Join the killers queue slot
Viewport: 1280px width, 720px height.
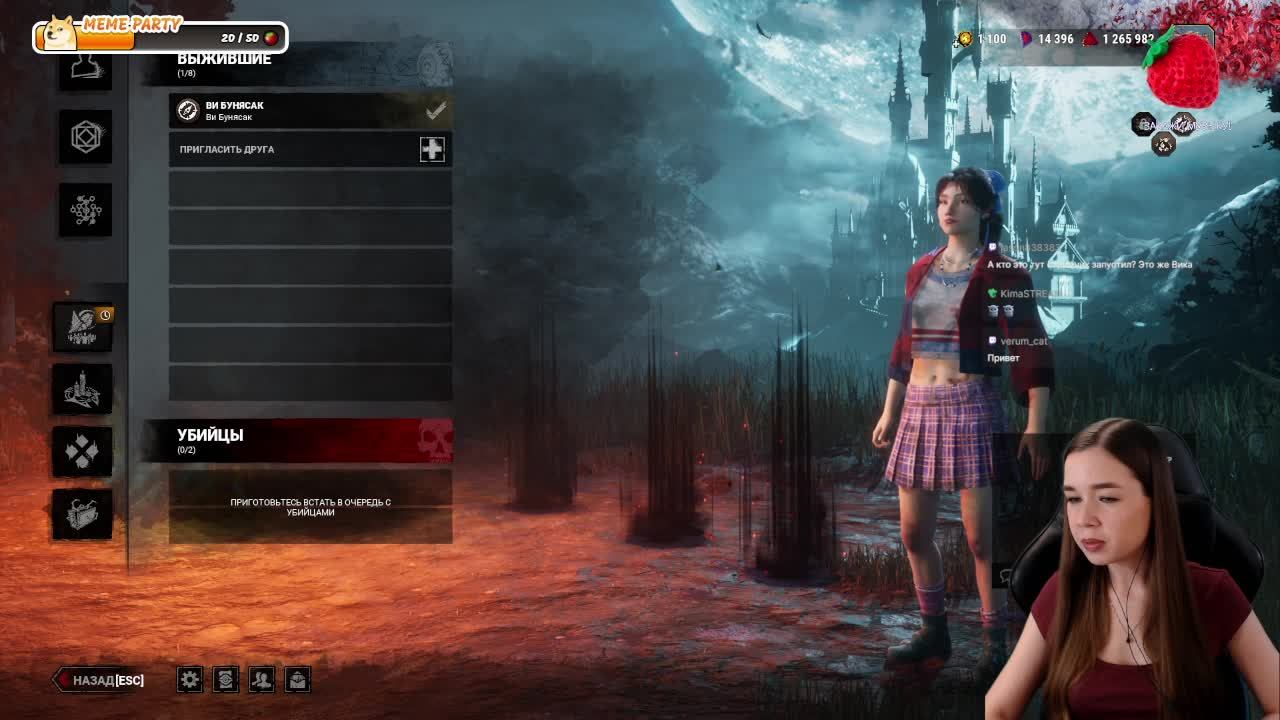[310, 507]
